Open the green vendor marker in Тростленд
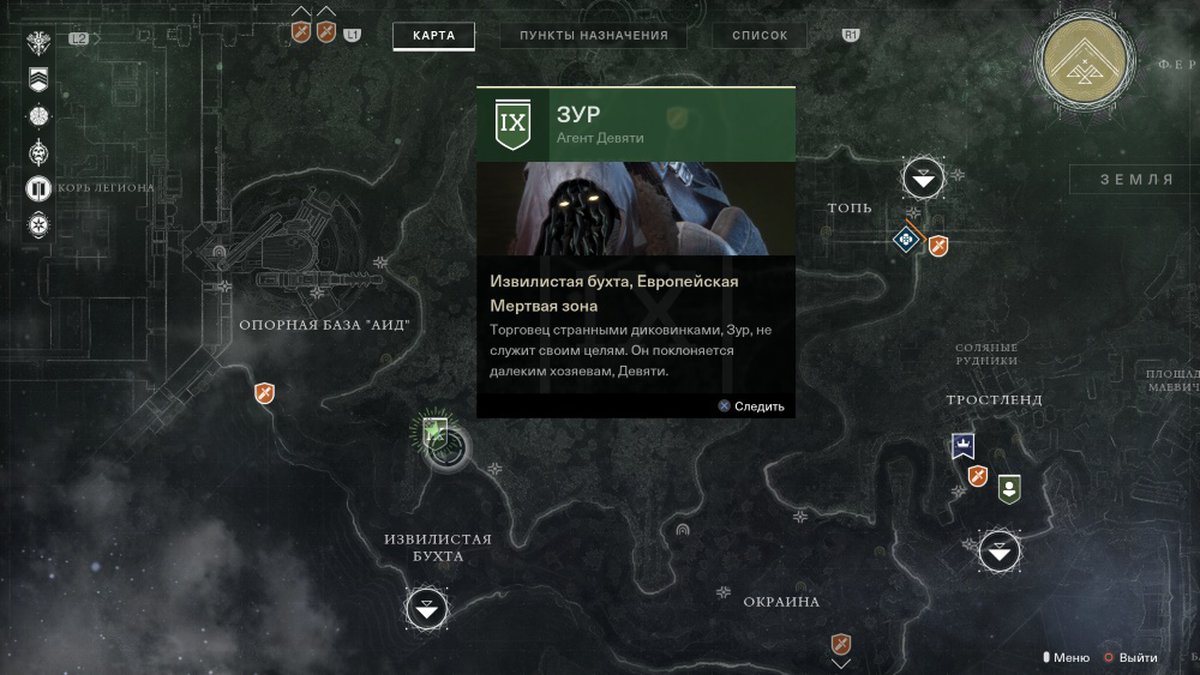Image resolution: width=1200 pixels, height=675 pixels. pyautogui.click(x=1010, y=489)
